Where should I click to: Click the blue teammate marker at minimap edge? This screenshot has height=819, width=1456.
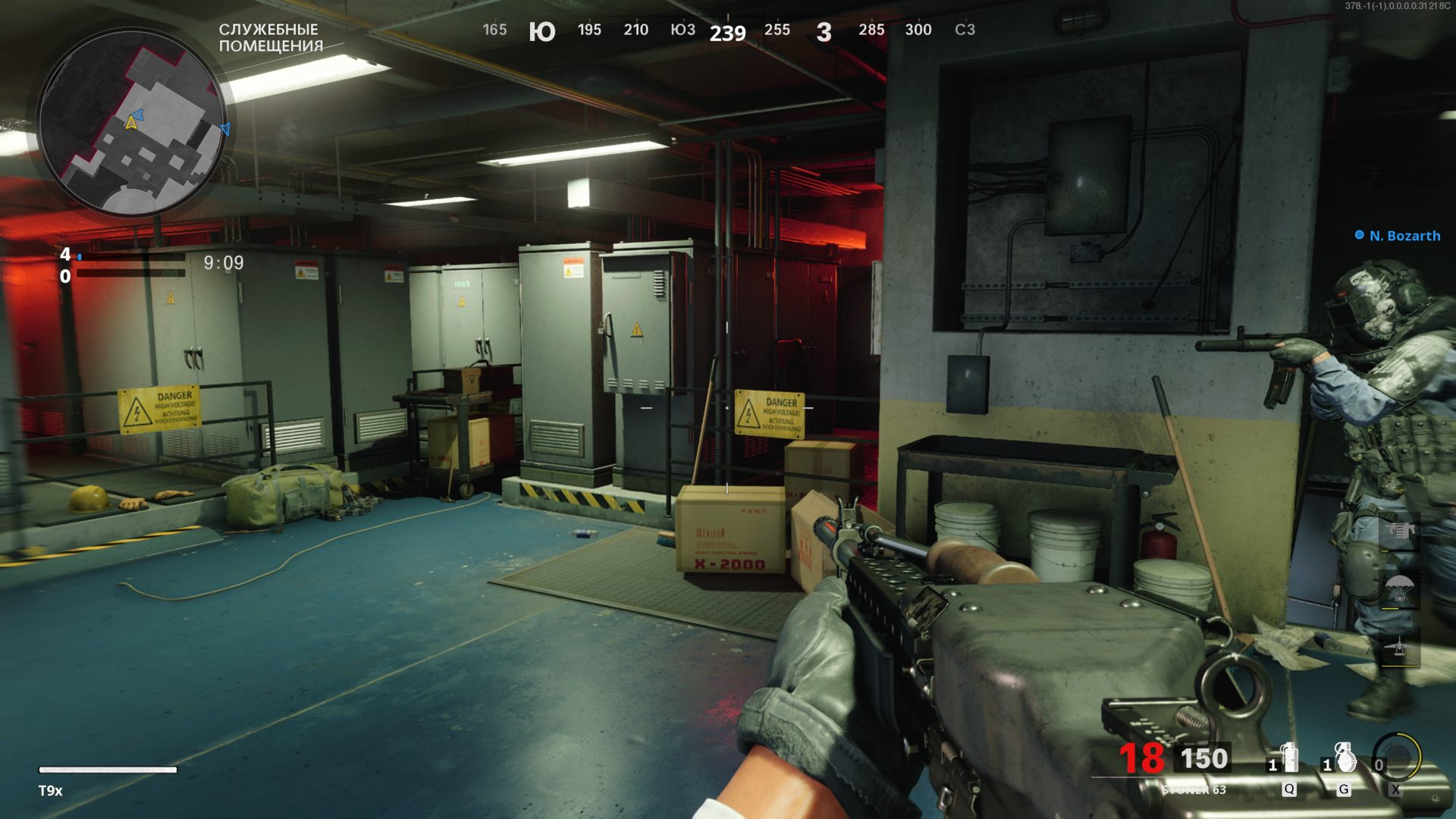224,129
